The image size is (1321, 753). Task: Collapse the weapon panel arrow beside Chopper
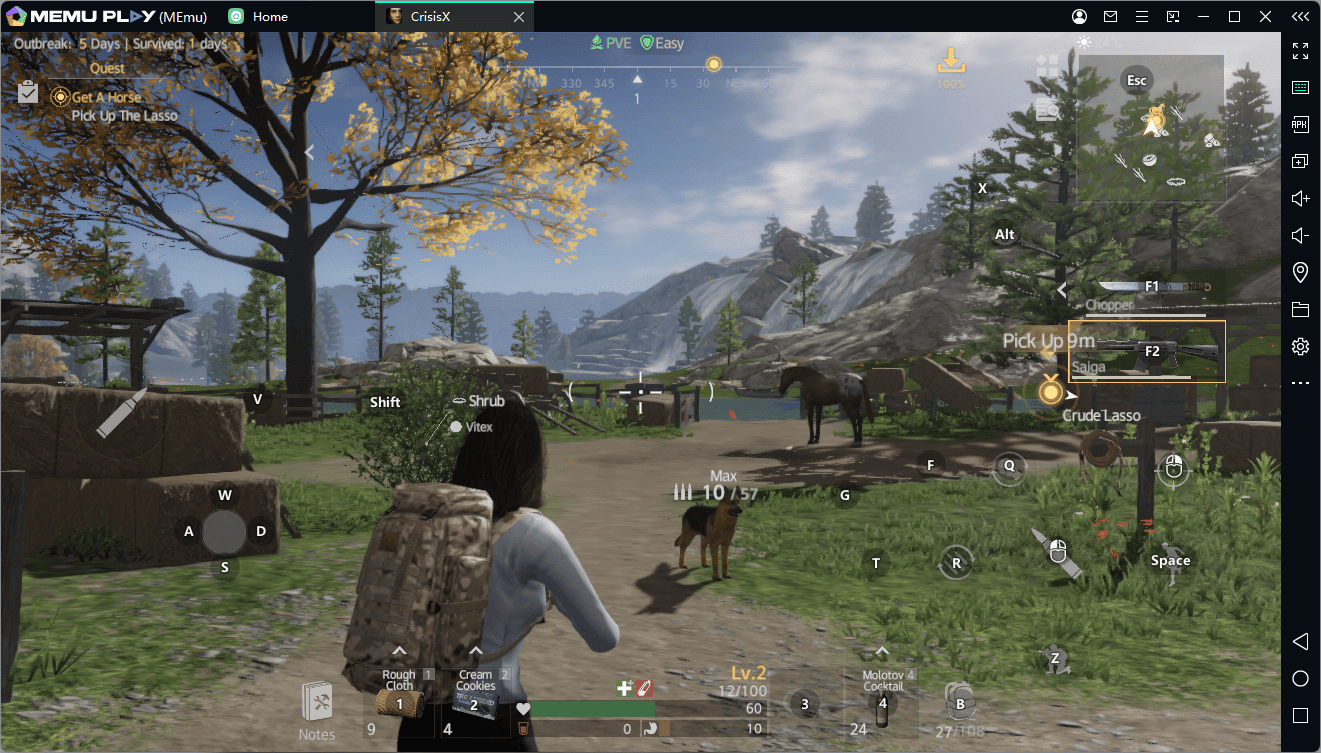[x=1062, y=290]
